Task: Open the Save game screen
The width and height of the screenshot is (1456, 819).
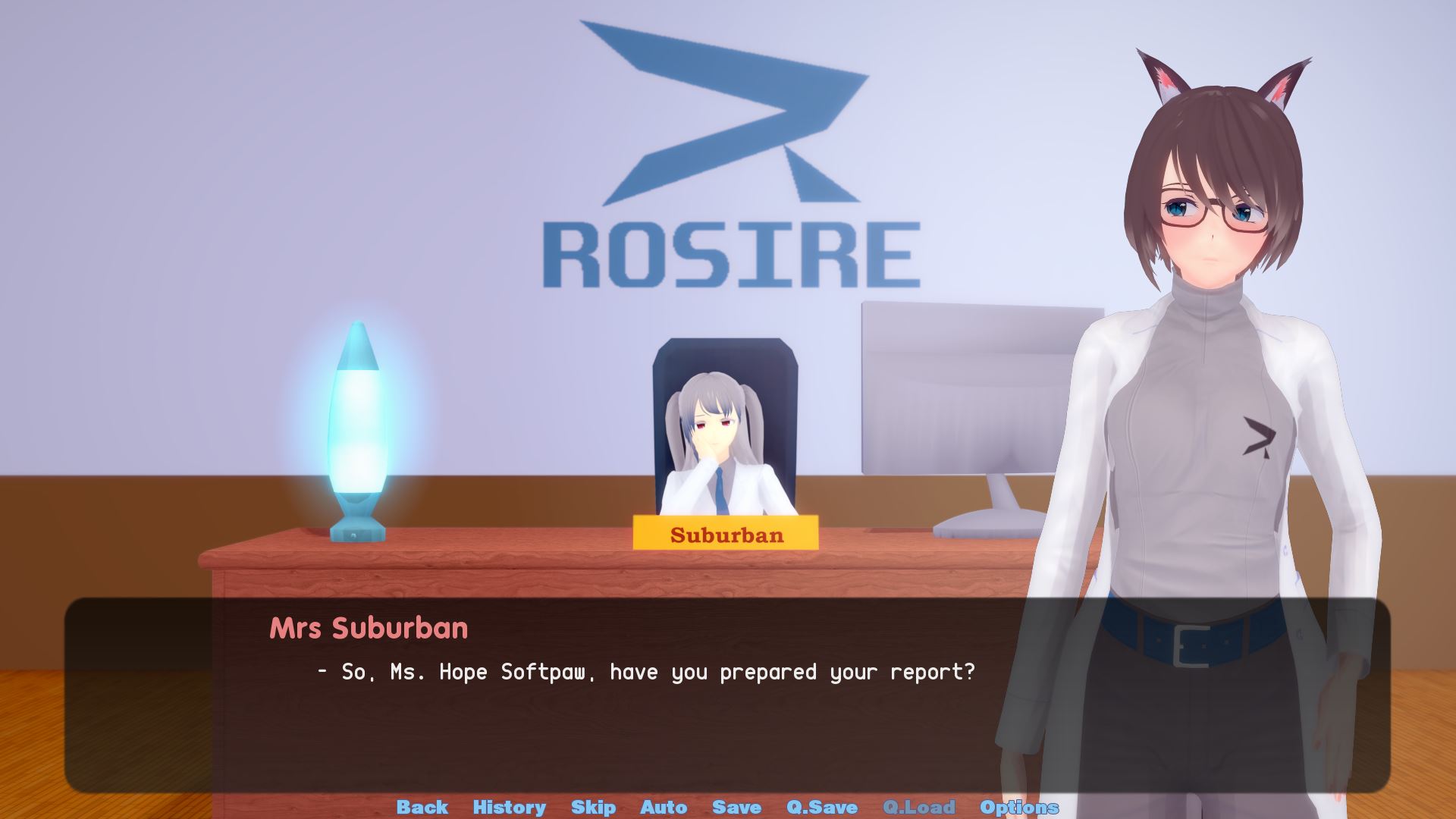Action: tap(736, 807)
